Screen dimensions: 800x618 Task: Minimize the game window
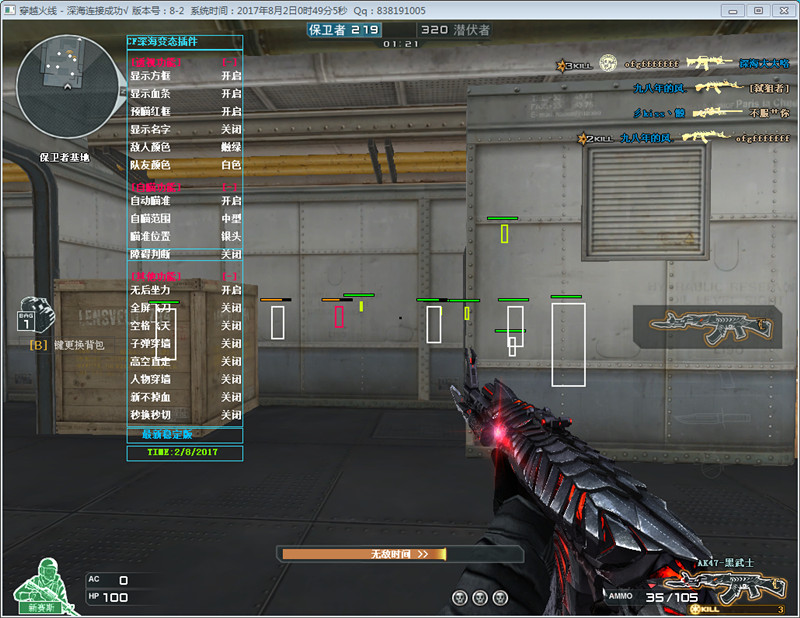(737, 10)
